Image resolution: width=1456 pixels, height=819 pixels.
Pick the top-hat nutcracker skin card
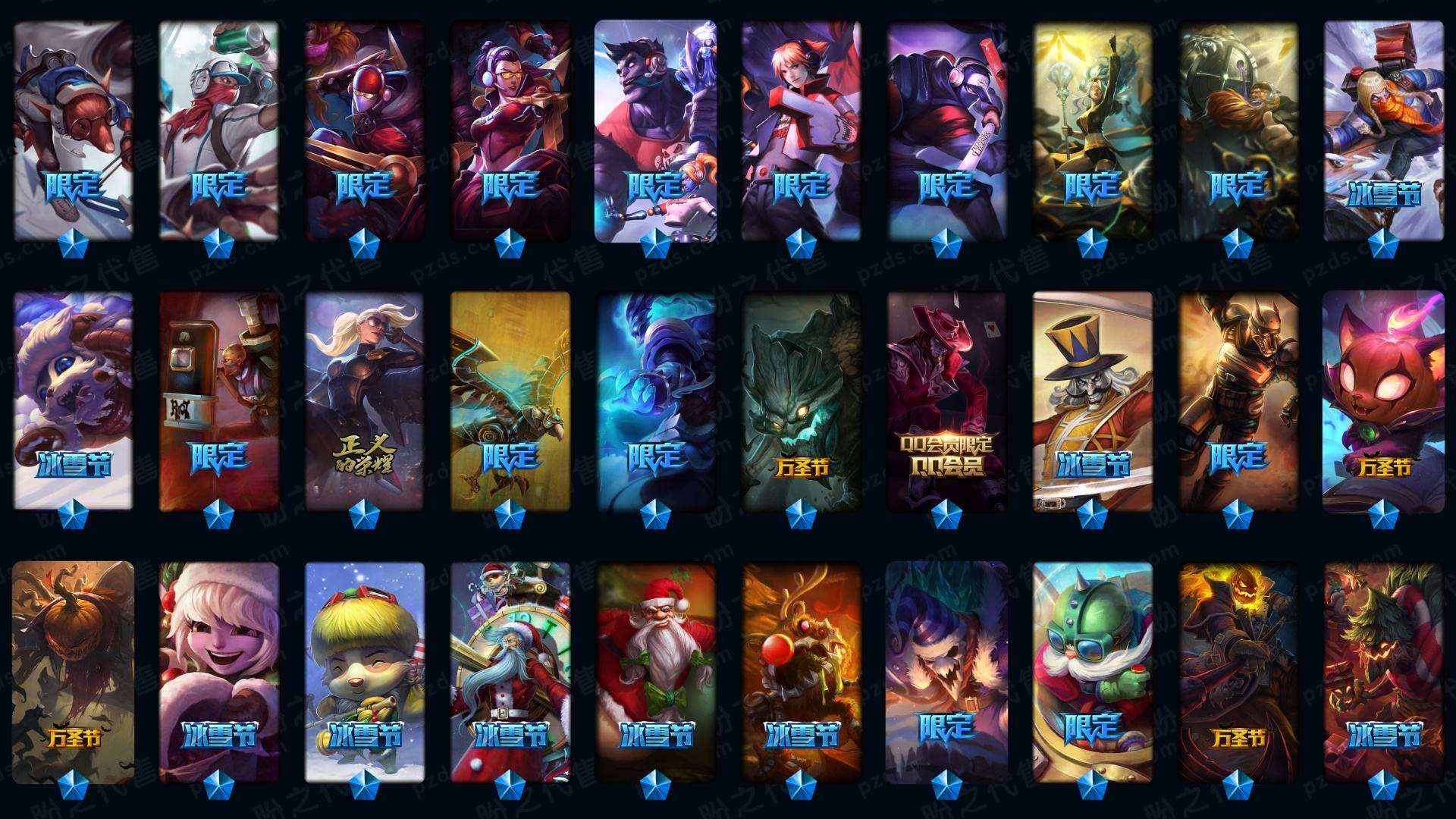(x=1092, y=400)
